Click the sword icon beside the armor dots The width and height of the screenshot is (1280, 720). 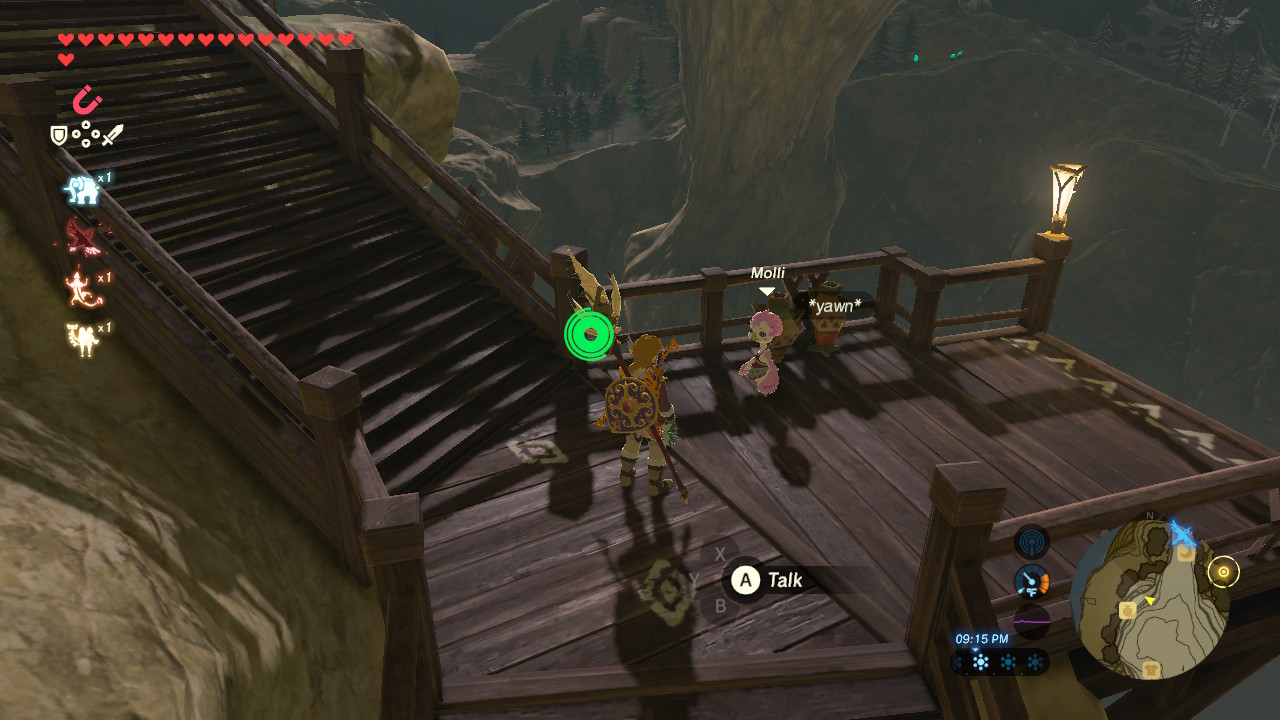(x=112, y=136)
